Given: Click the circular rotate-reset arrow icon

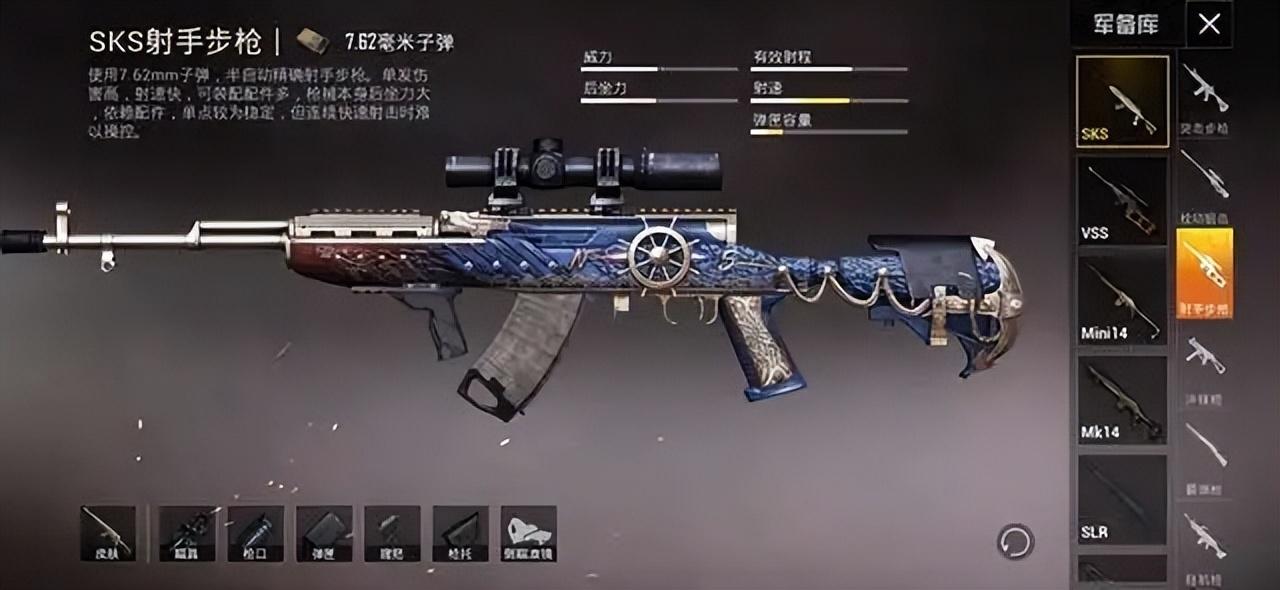Looking at the screenshot, I should click(1015, 542).
